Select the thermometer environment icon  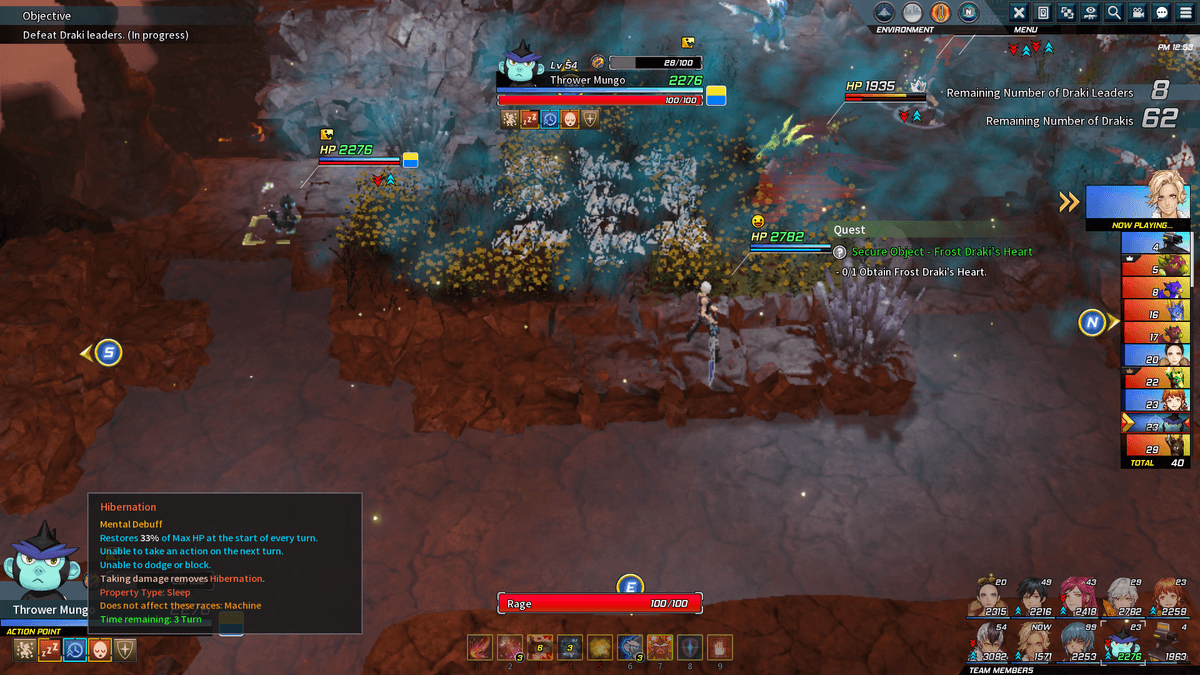tap(940, 12)
